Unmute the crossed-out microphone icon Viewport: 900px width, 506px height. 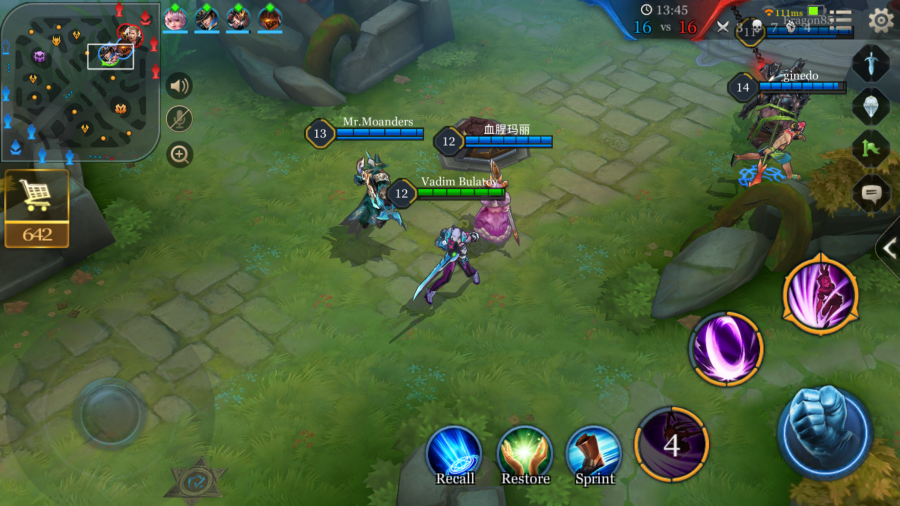point(179,120)
